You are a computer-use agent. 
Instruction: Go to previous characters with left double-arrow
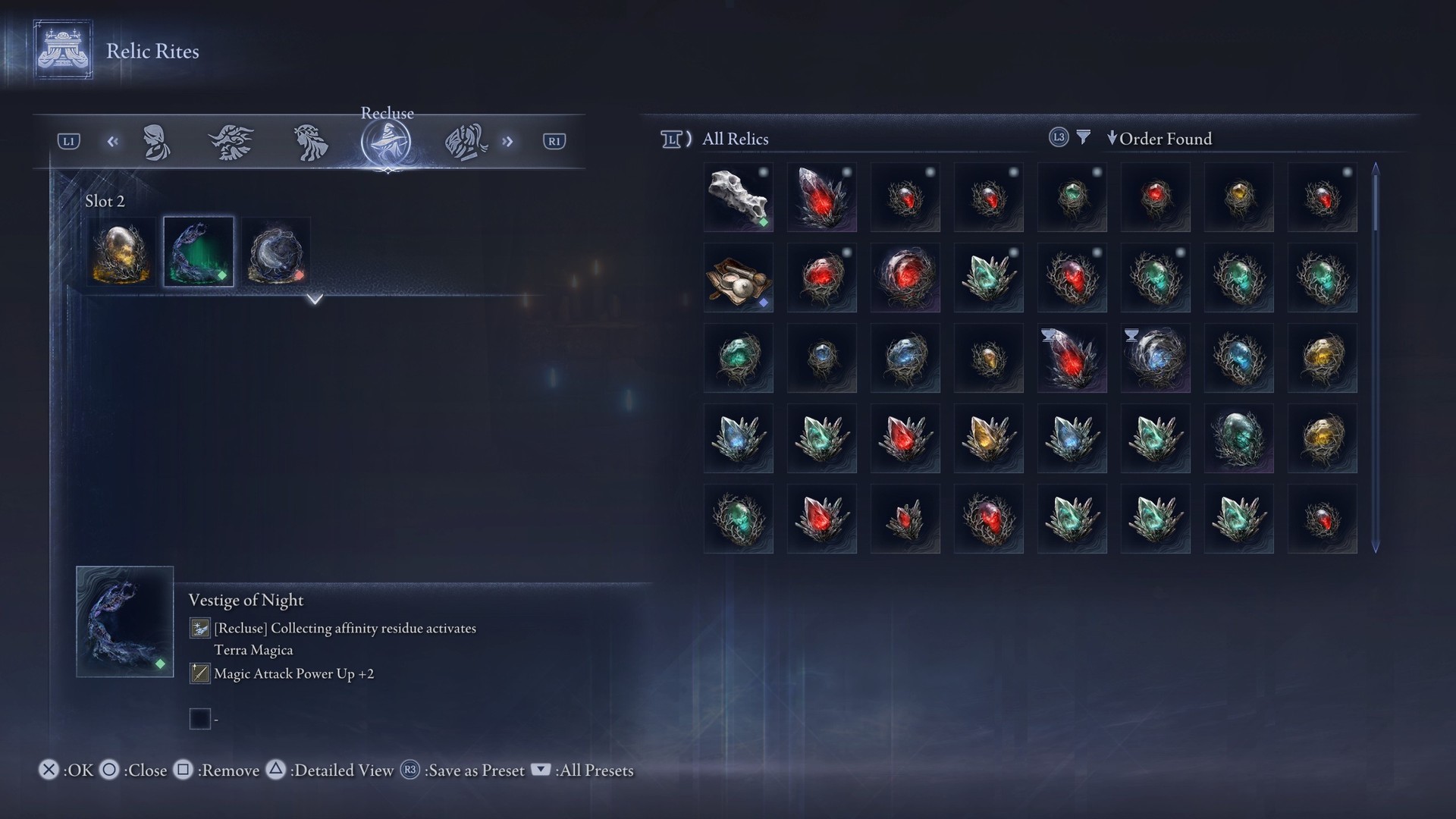pyautogui.click(x=113, y=142)
